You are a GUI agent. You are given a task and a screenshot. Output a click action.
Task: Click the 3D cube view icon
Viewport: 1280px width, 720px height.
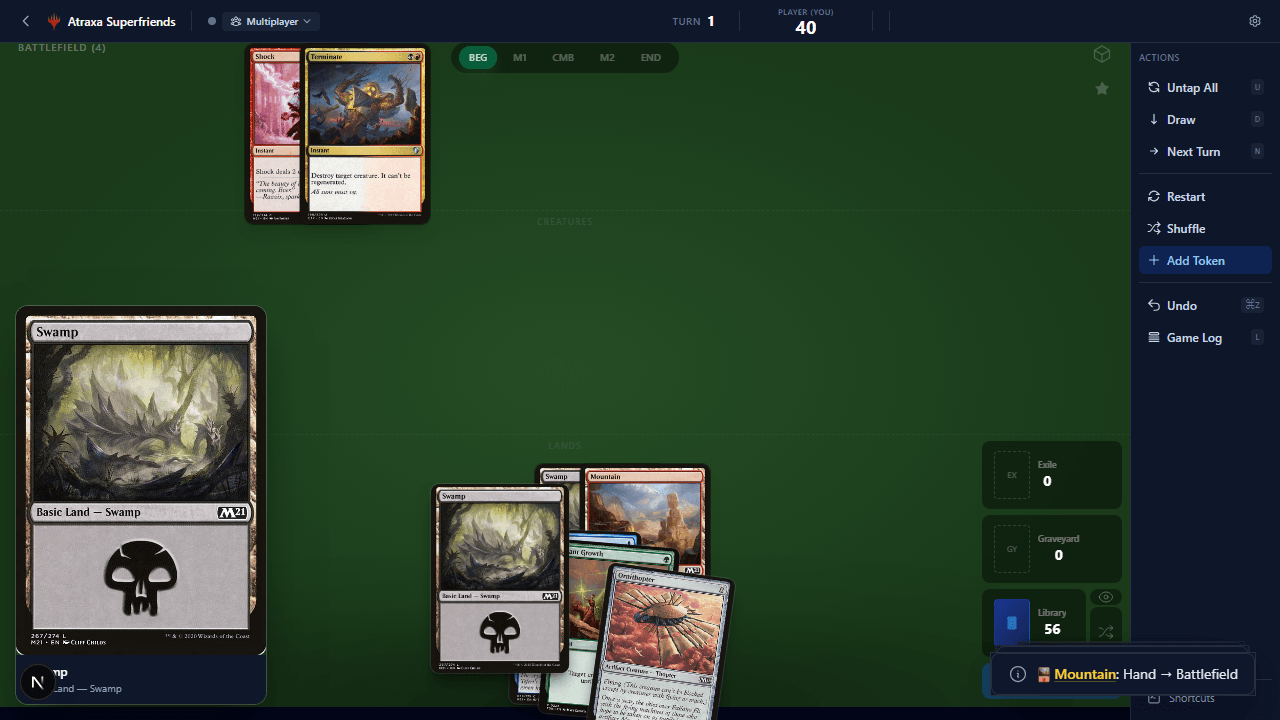click(x=1102, y=54)
